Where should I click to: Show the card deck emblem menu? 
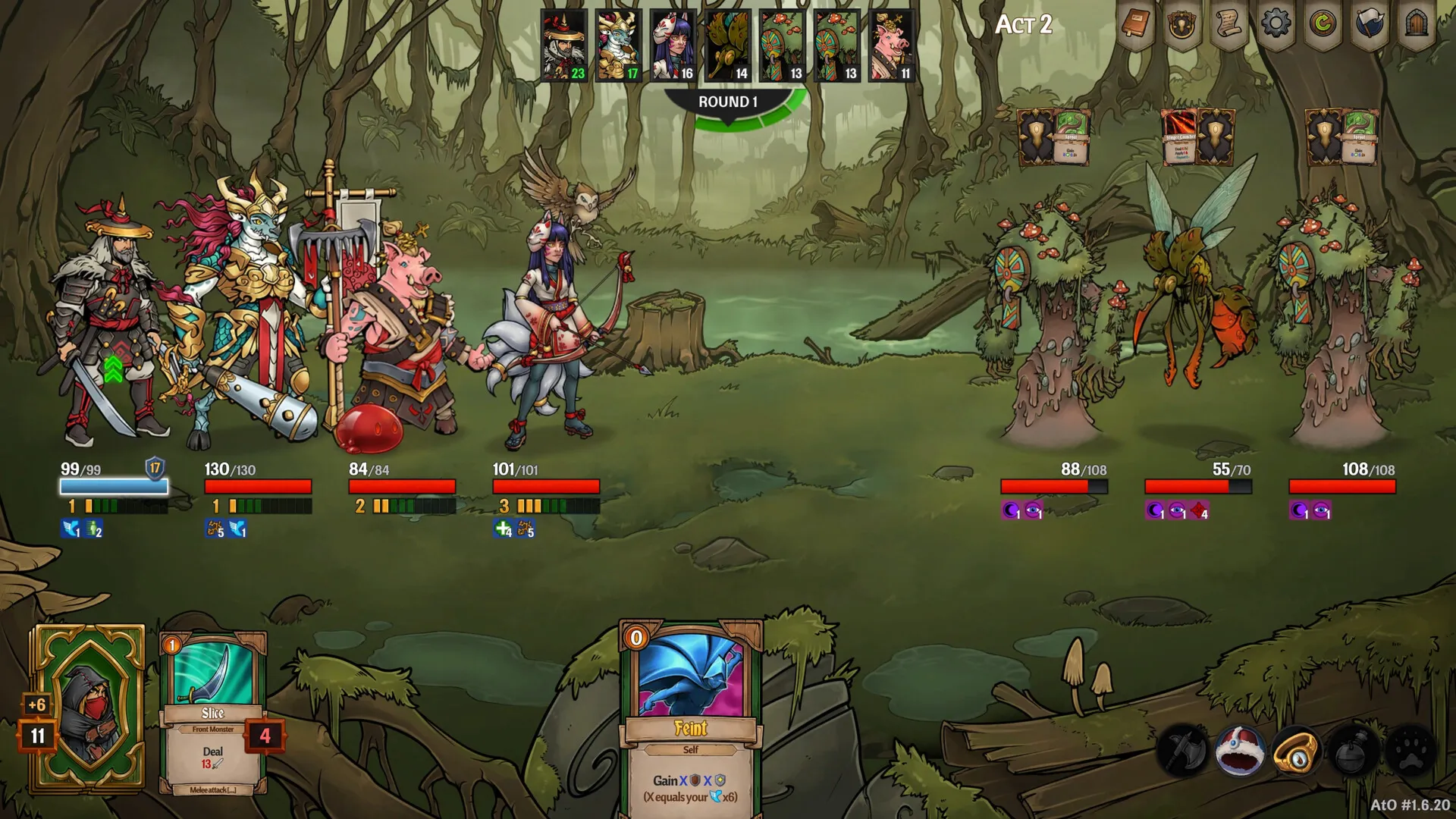pyautogui.click(x=1181, y=25)
